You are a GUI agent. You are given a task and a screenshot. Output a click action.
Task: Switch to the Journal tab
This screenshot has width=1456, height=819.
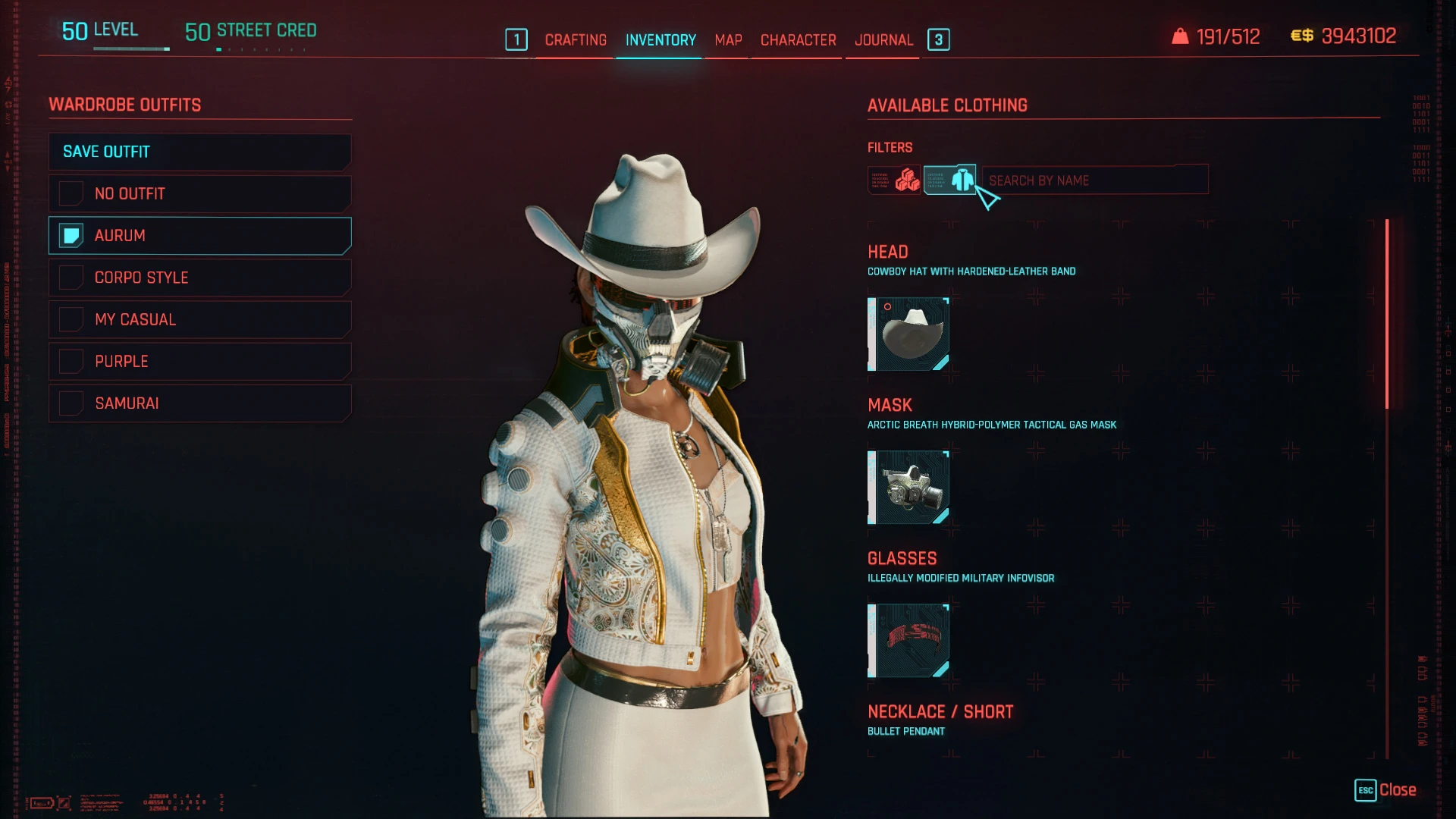883,40
